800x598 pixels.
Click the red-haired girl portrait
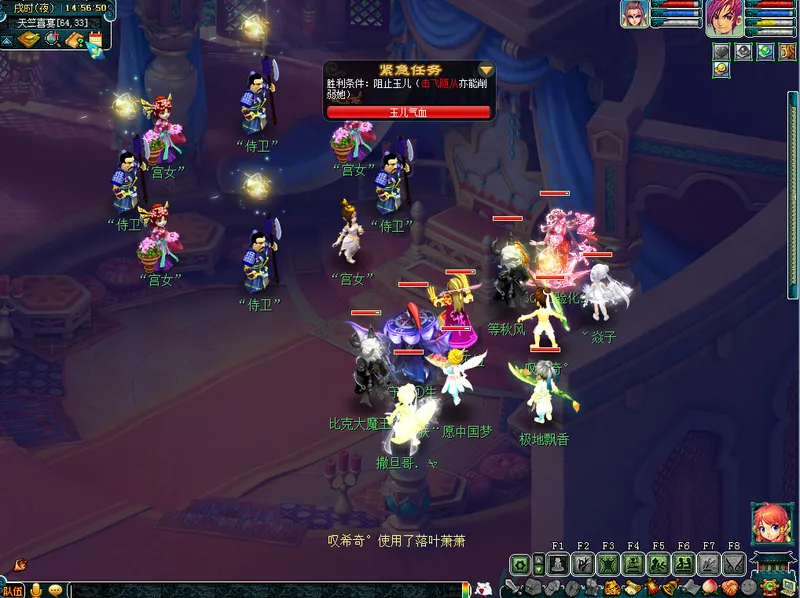tap(768, 523)
